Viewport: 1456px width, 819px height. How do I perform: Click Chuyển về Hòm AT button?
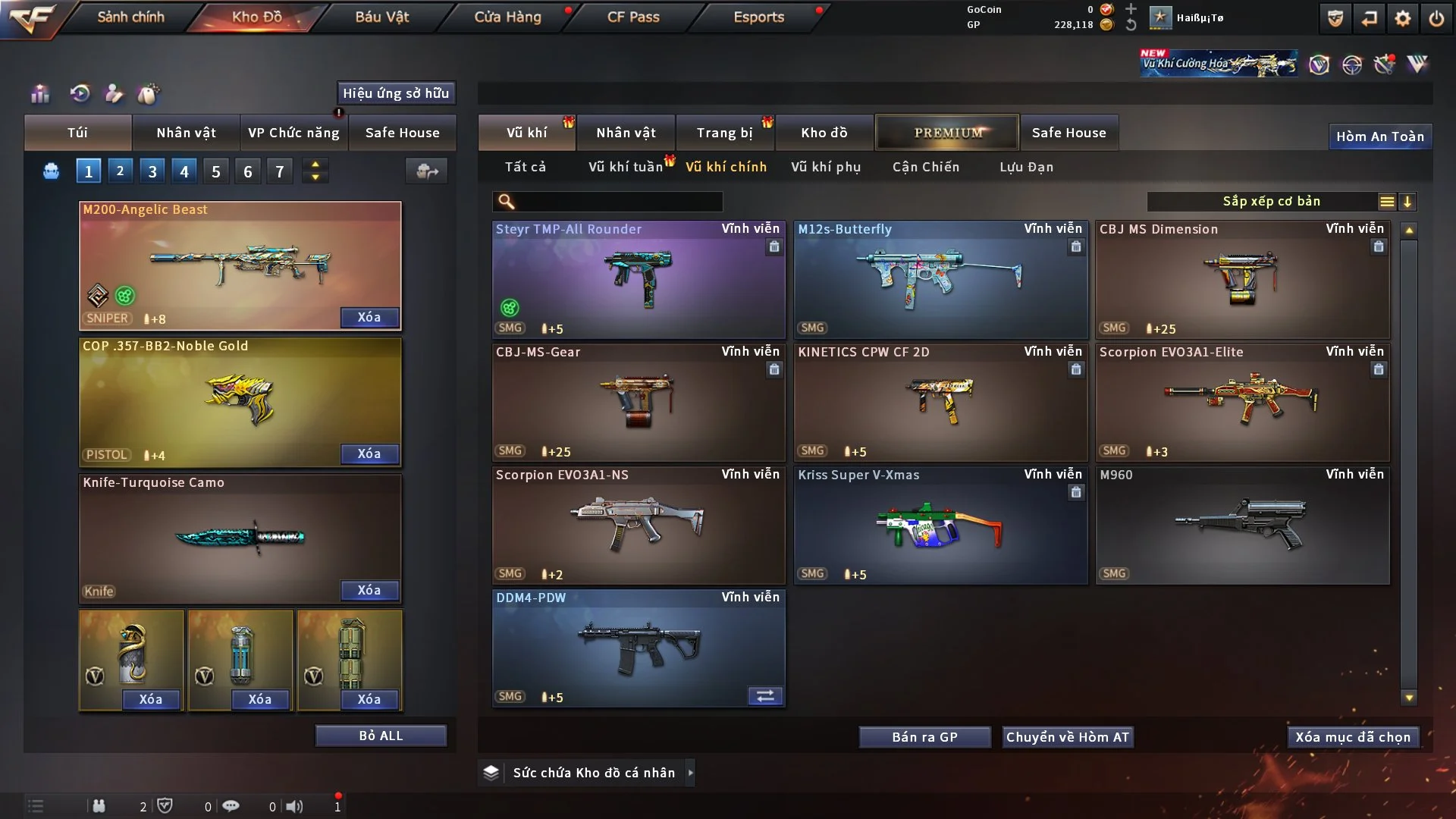1067,737
